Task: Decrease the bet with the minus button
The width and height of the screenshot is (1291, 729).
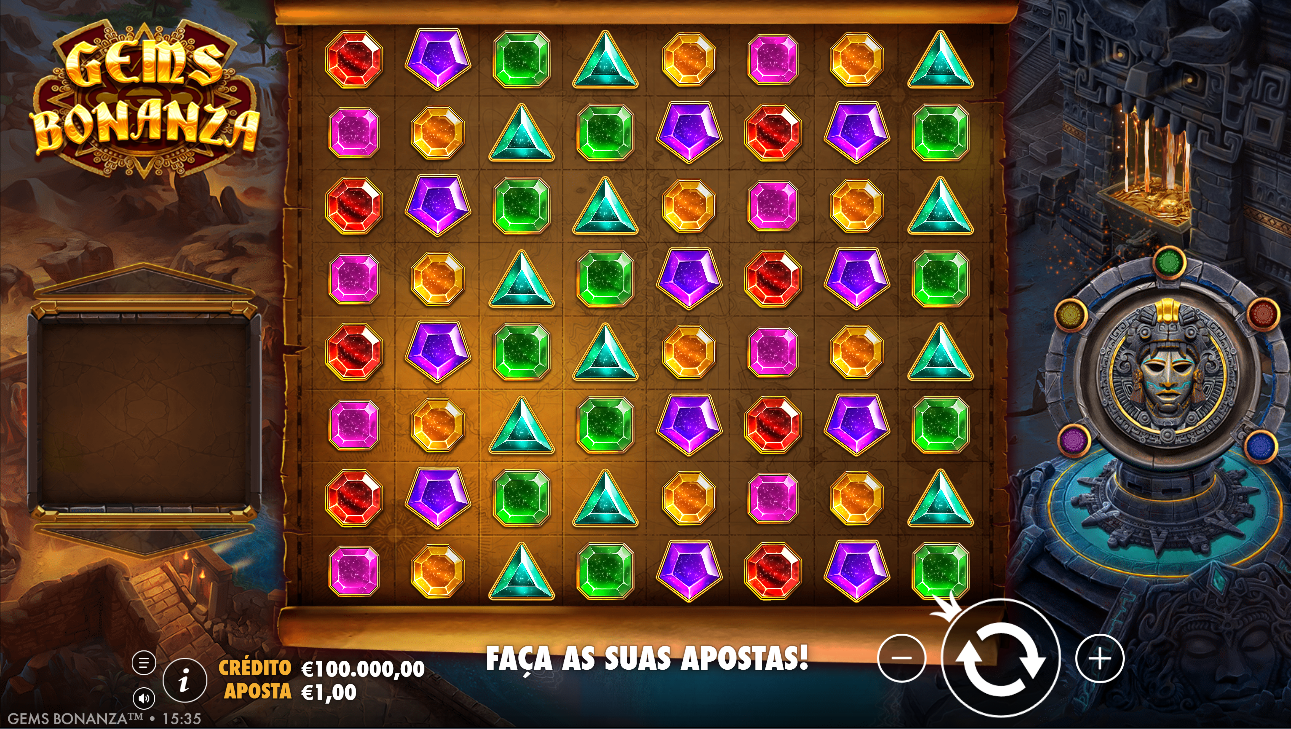Action: coord(901,658)
